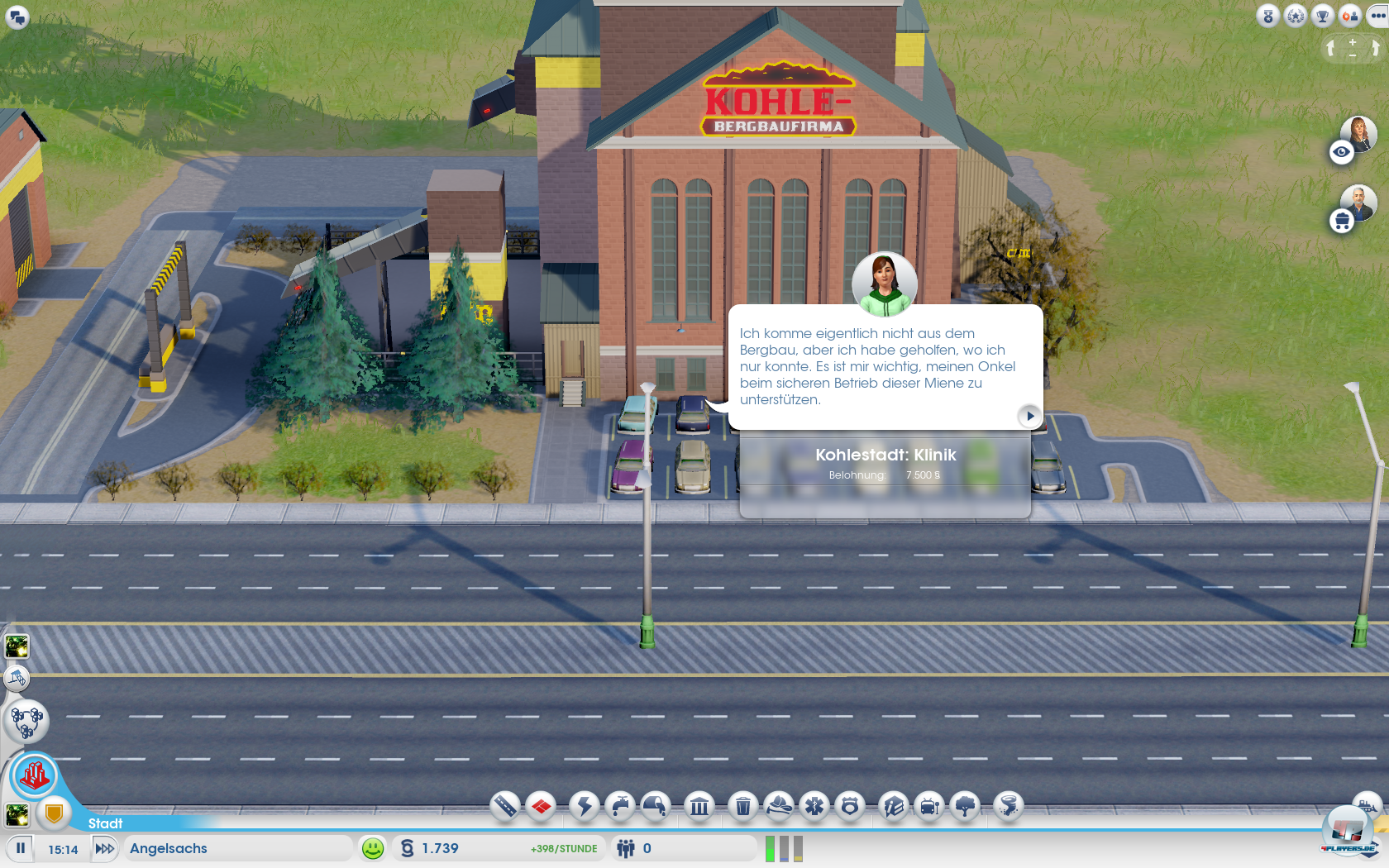
Task: Advance the dialog with the arrow button
Action: coord(1029,417)
